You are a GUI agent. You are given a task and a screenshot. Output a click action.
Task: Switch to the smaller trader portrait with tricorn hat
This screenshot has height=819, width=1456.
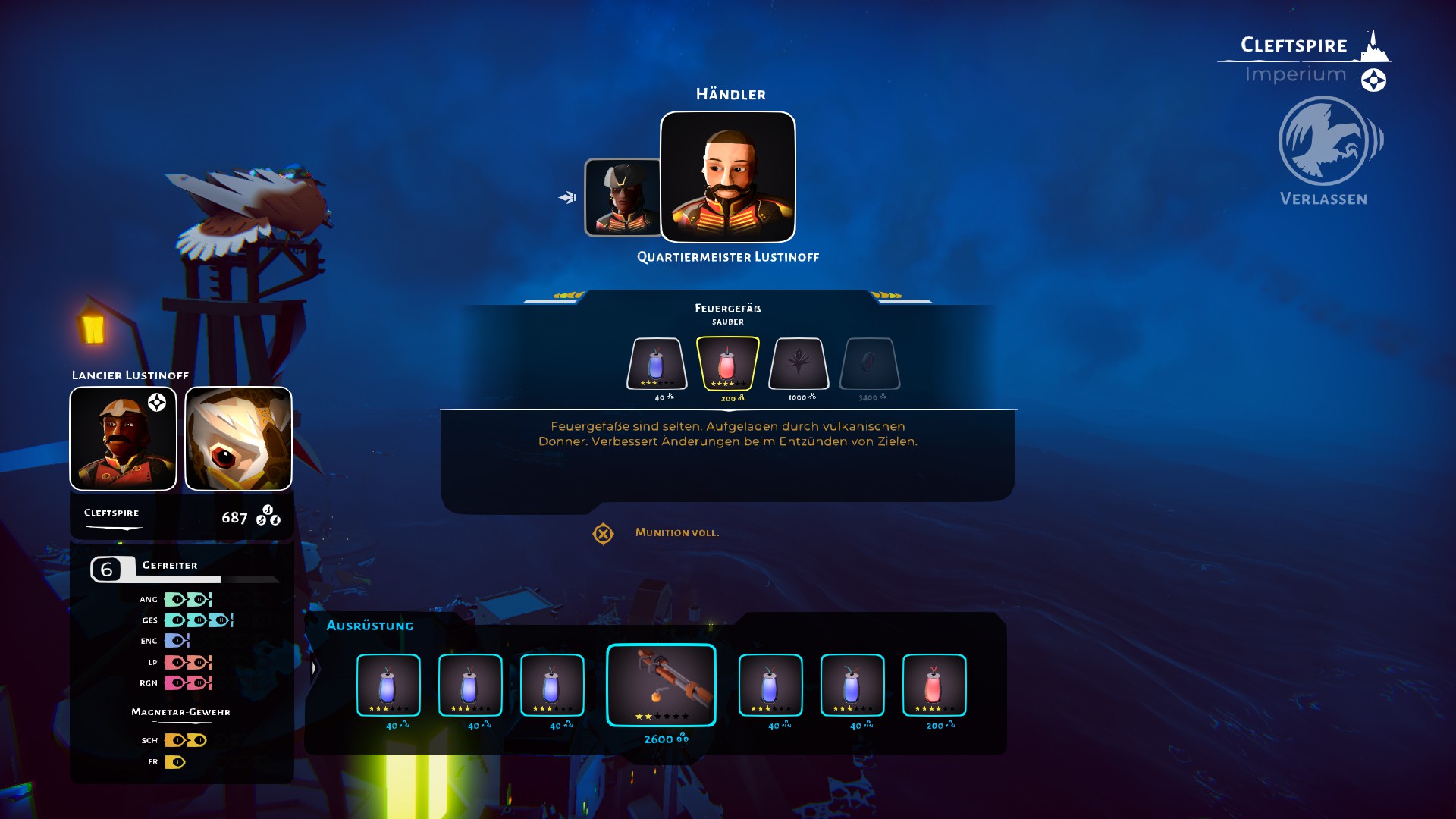tap(622, 197)
